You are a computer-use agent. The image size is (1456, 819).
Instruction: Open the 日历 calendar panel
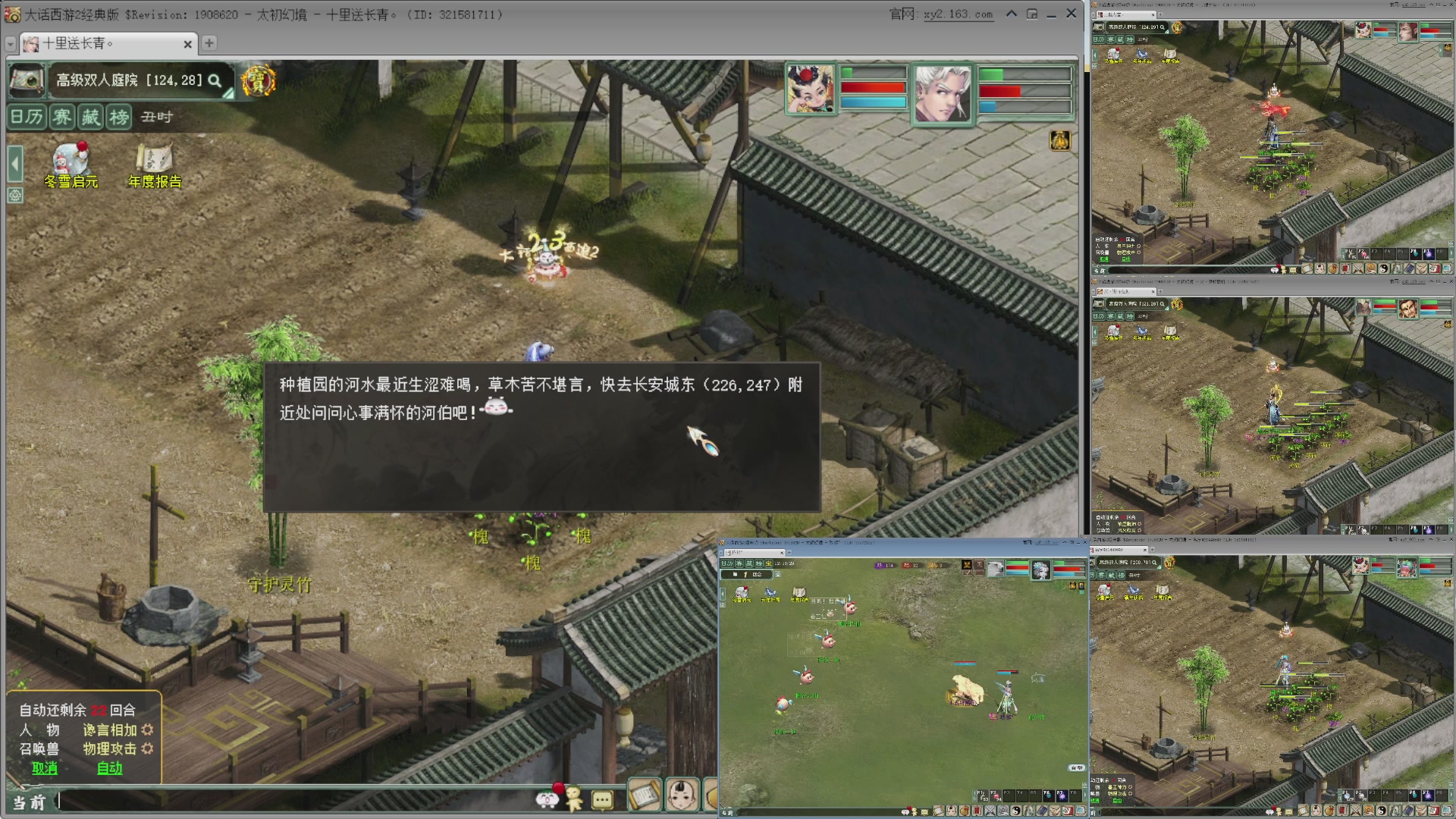coord(26,118)
